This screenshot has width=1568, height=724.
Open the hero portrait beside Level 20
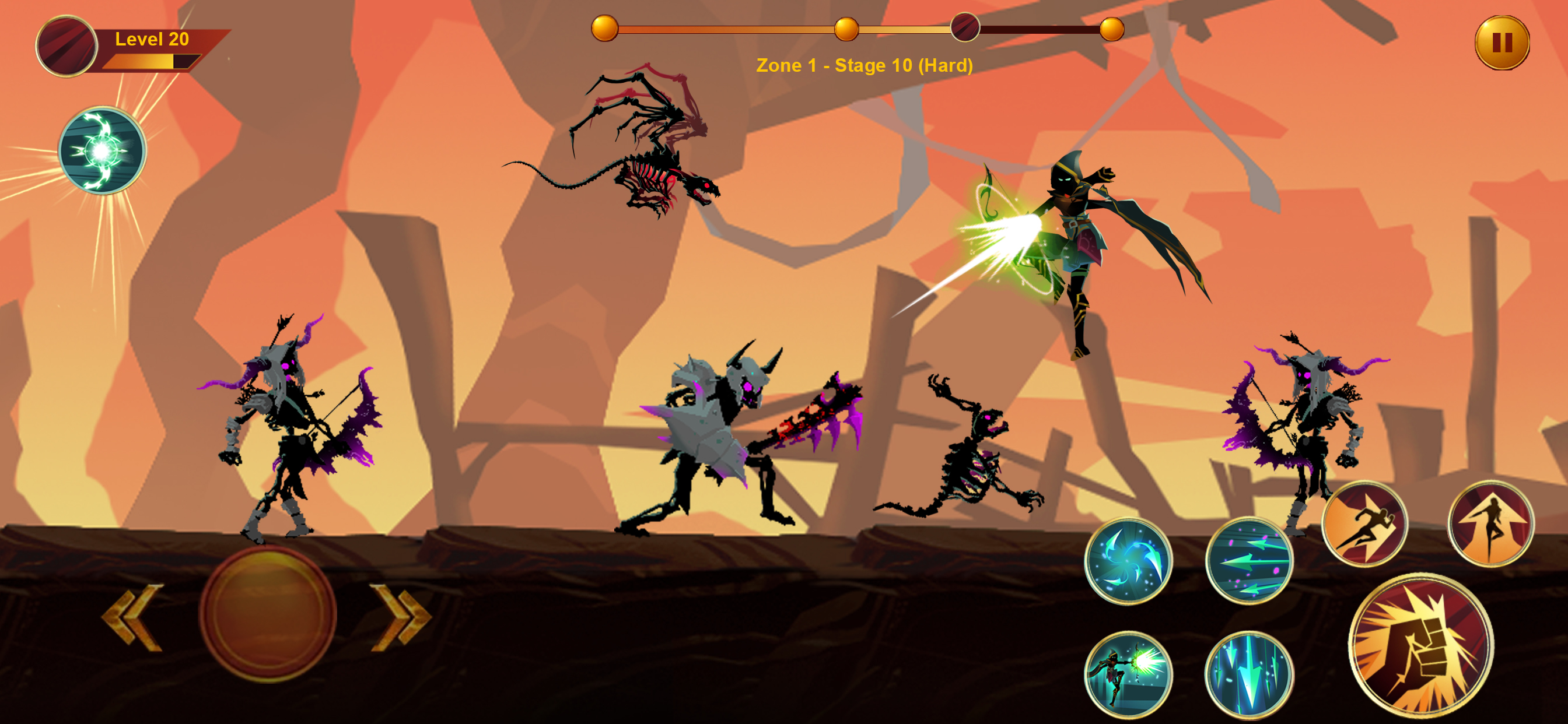67,45
